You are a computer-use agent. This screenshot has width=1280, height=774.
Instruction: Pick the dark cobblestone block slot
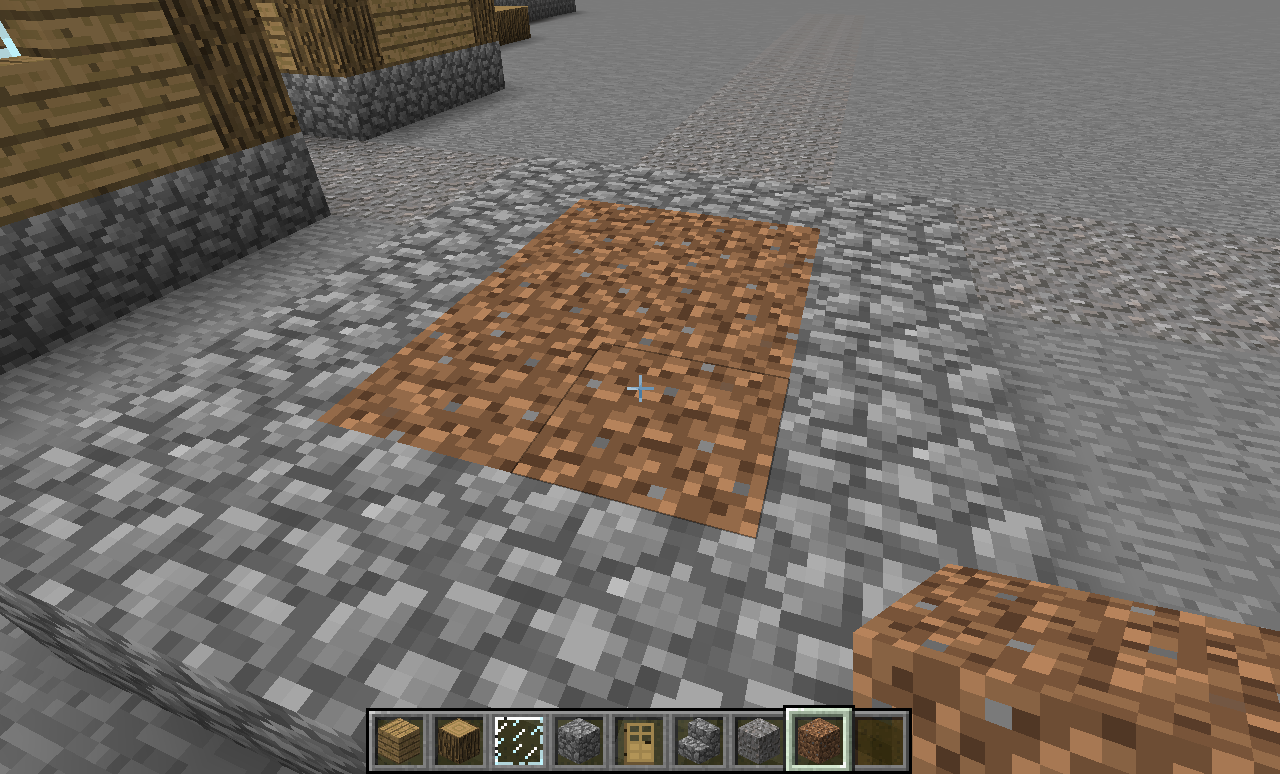[x=579, y=741]
